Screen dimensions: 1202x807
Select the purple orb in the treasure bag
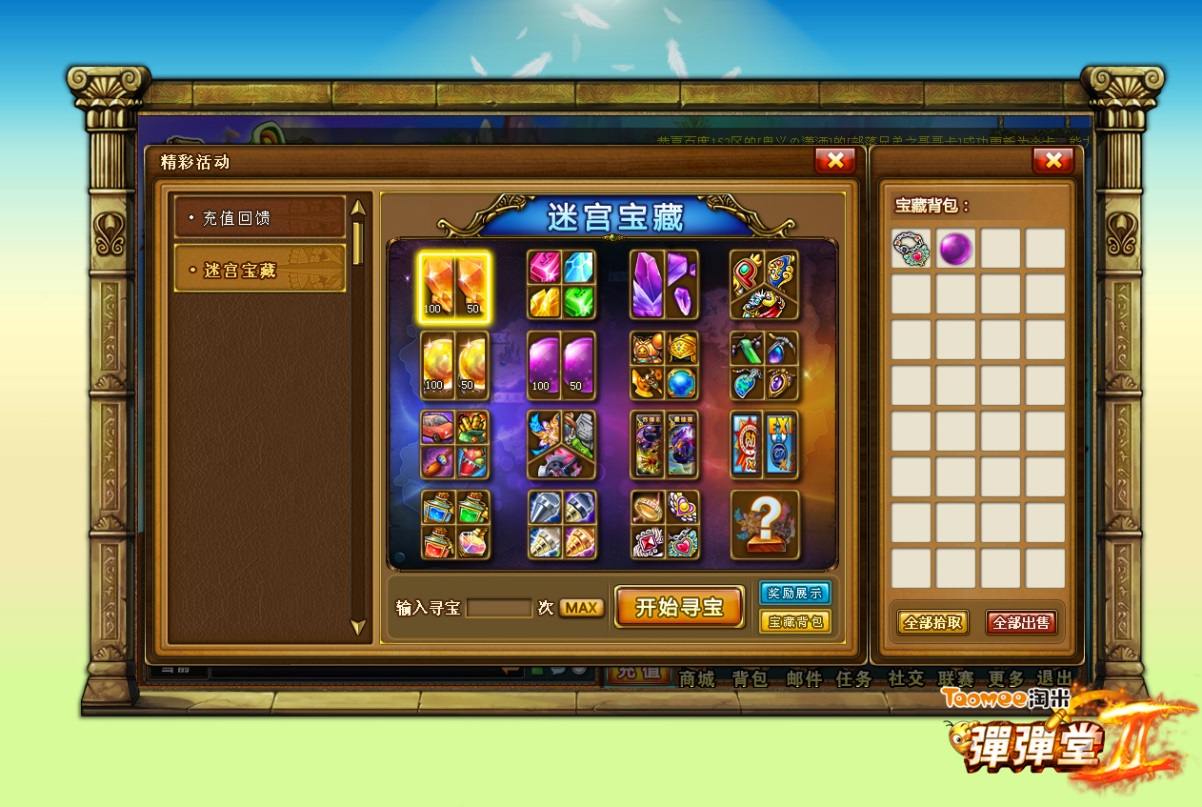point(957,248)
